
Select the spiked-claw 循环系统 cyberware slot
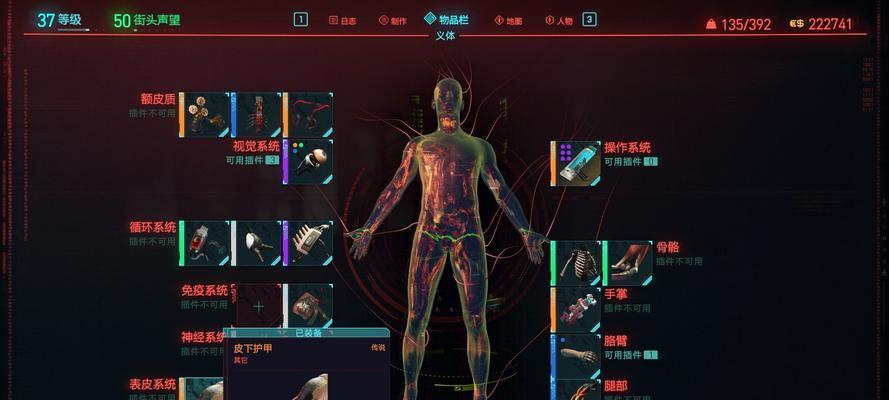(308, 243)
